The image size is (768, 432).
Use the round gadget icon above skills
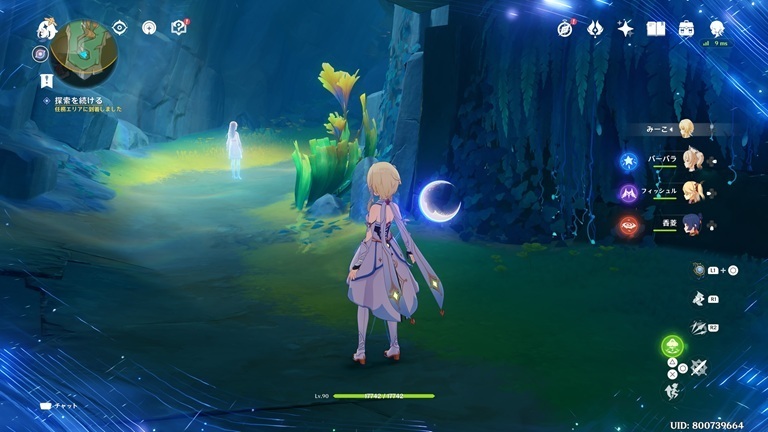[702, 270]
